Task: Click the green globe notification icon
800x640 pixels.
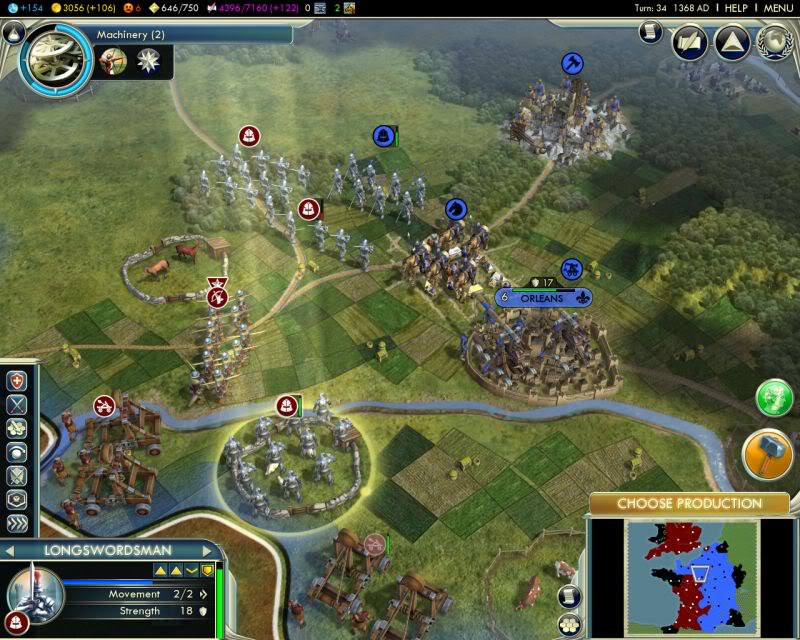Action: [x=774, y=398]
